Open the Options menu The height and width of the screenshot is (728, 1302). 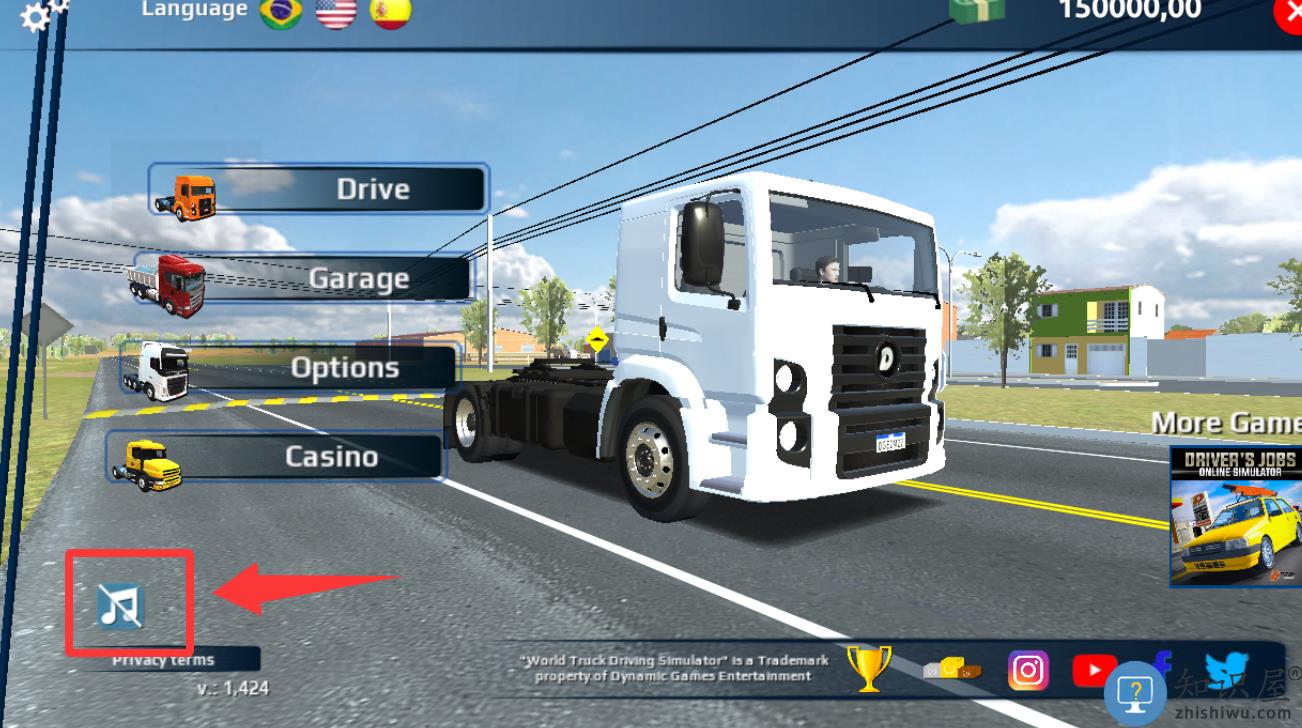[292, 368]
